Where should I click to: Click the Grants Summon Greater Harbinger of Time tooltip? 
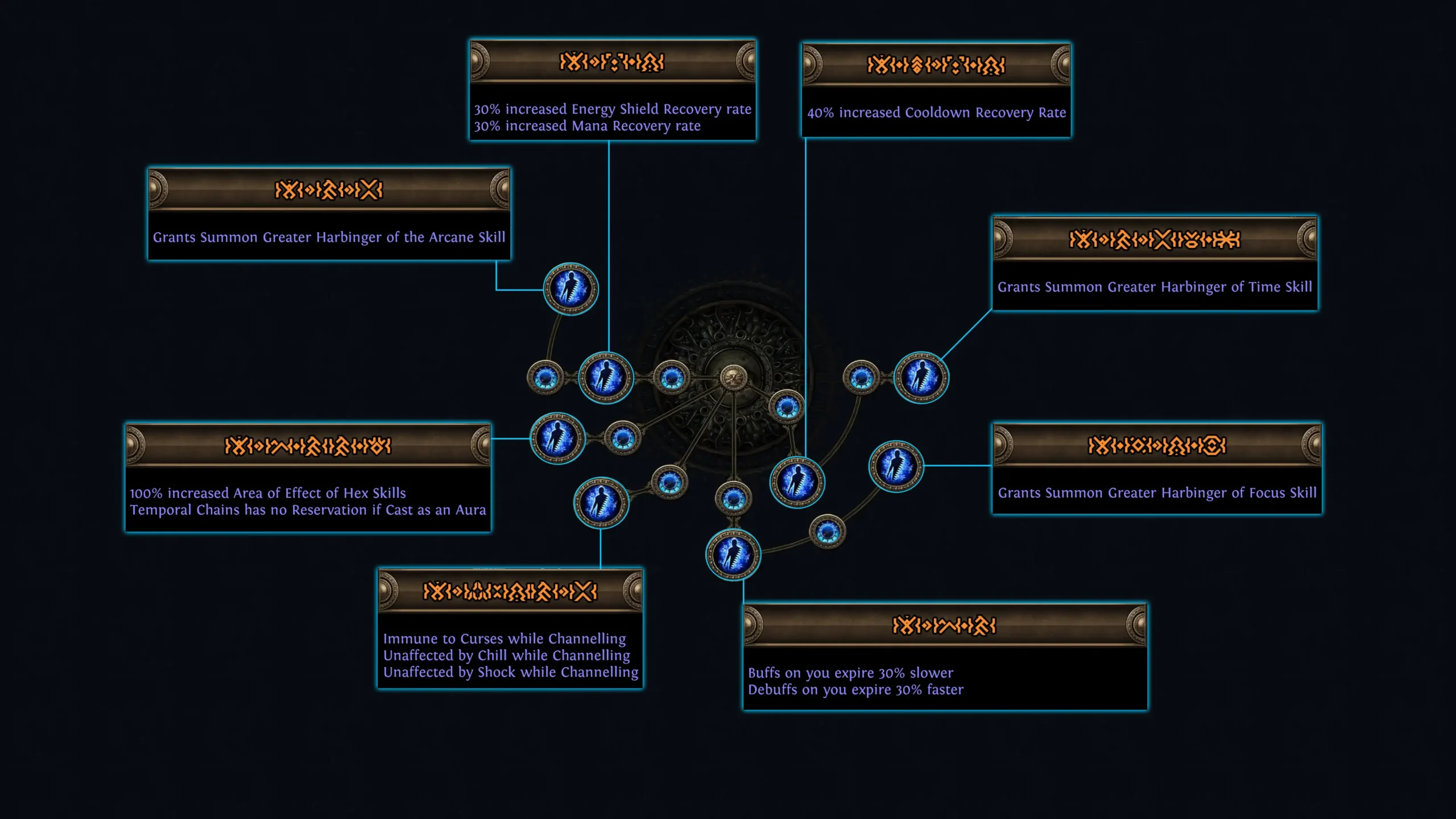click(1155, 287)
